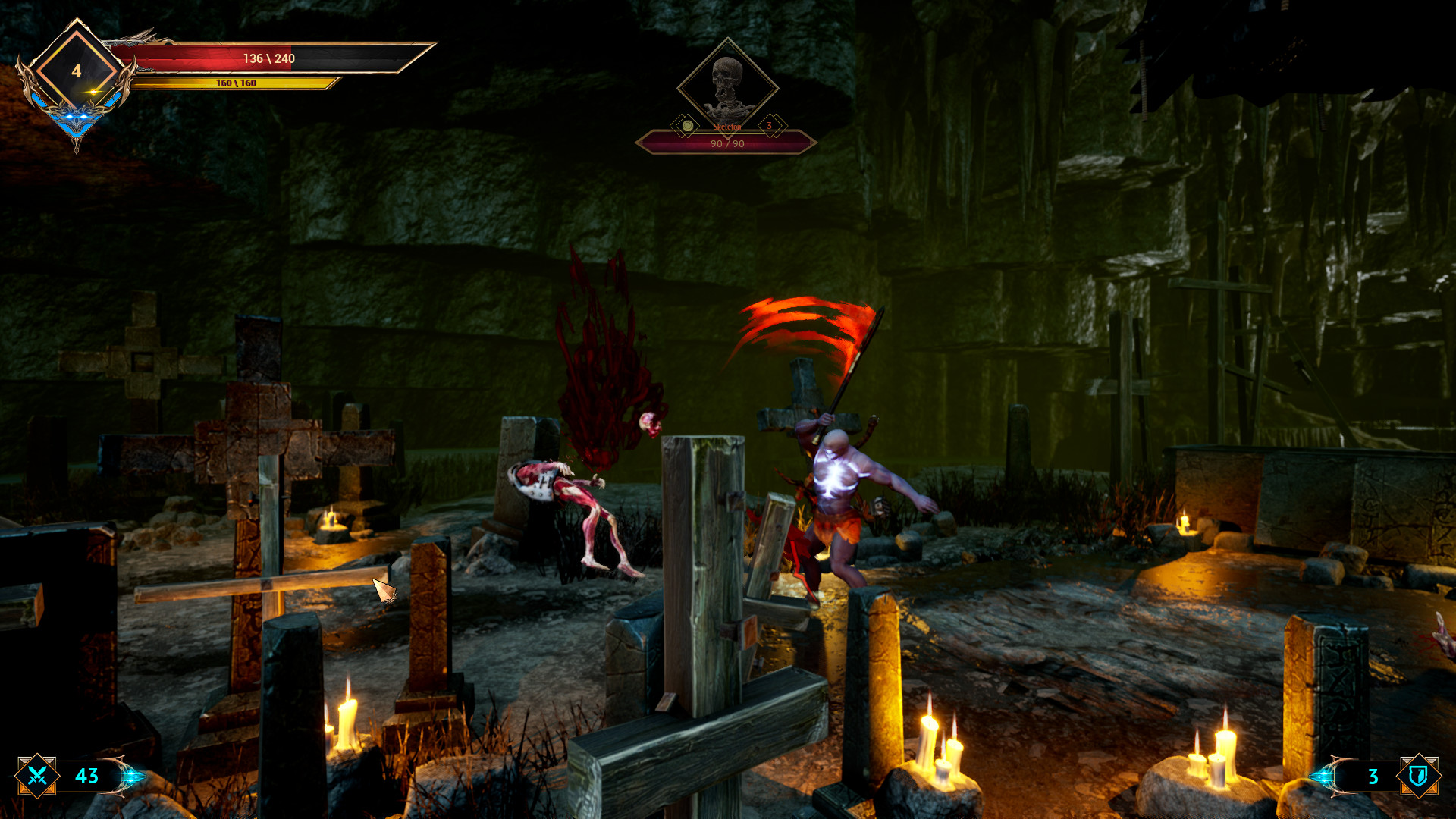Click the glowing blue crest below the level badge

(76, 118)
